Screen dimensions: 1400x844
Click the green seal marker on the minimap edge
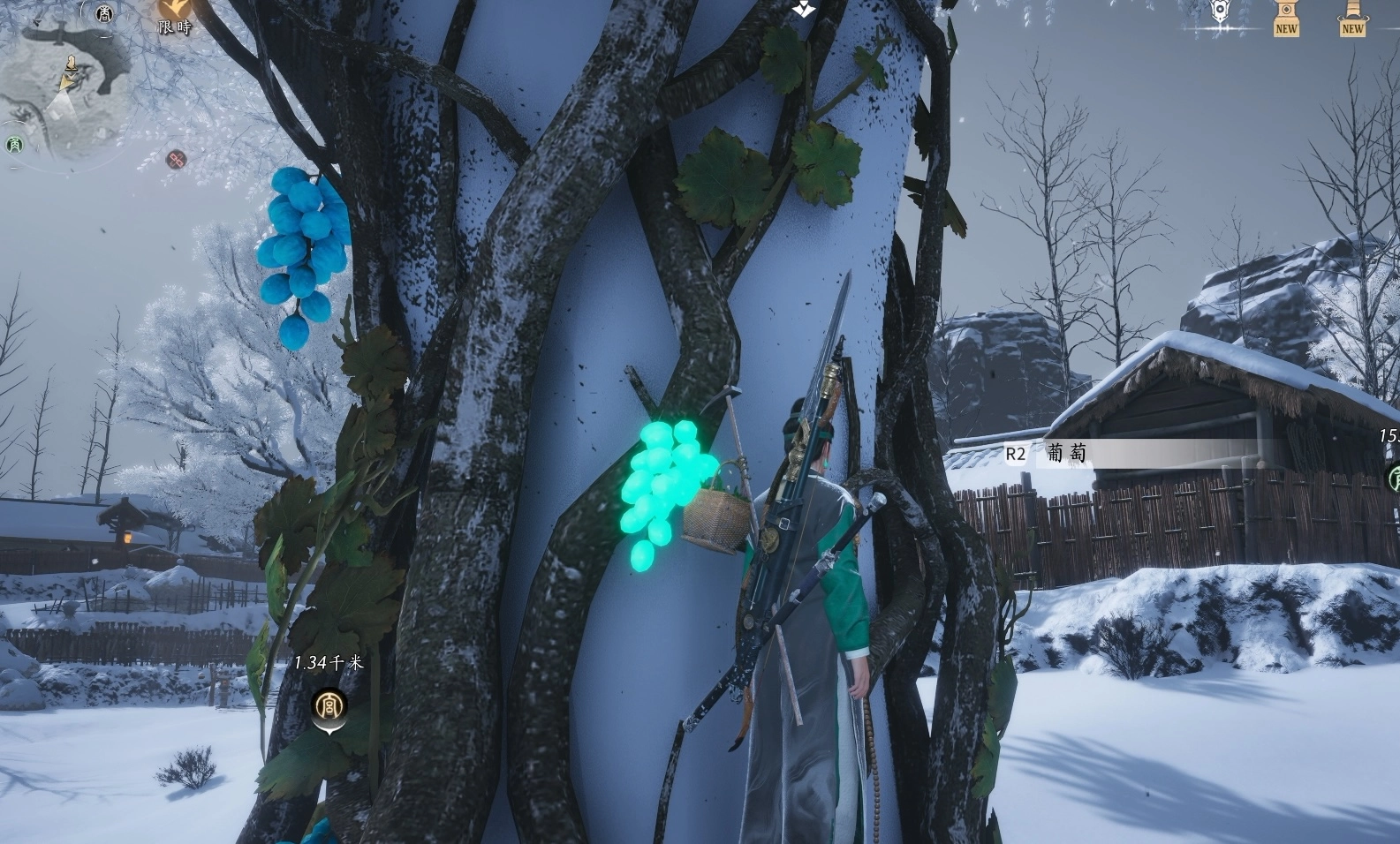(14, 144)
